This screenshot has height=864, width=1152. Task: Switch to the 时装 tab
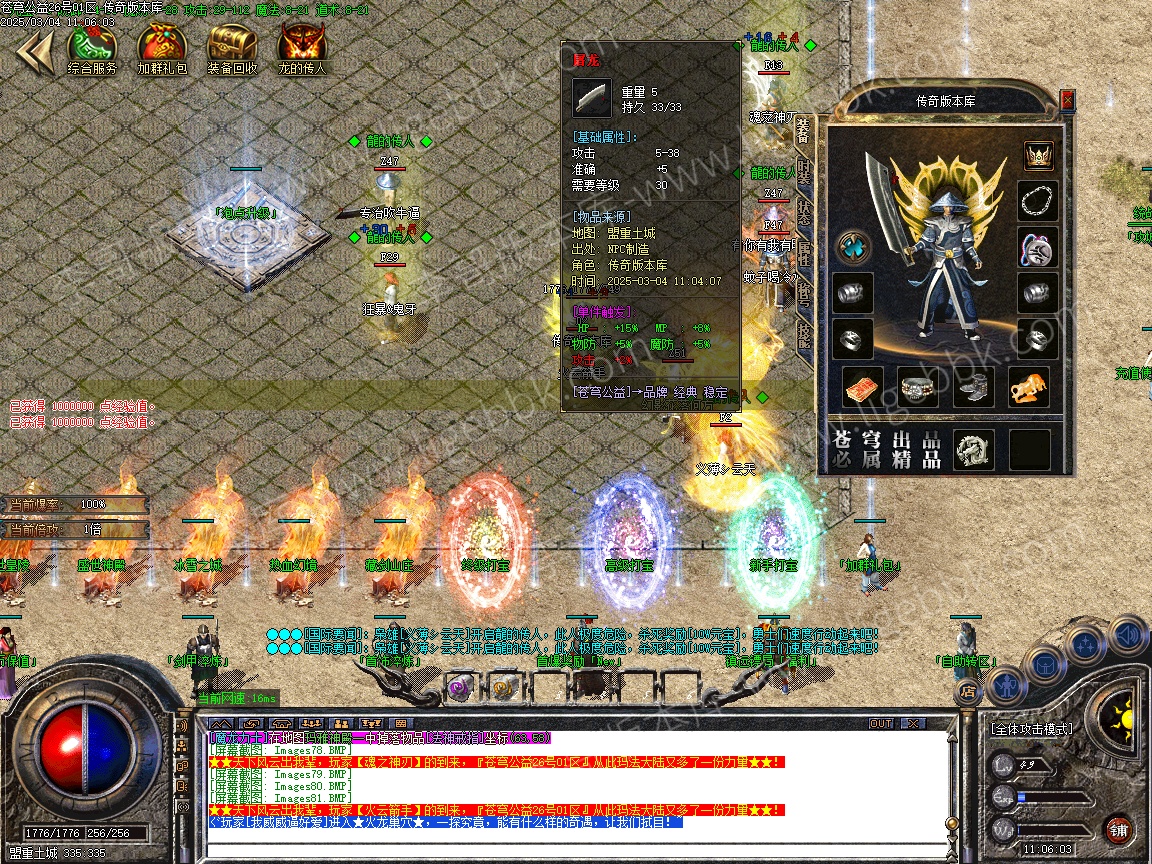804,172
